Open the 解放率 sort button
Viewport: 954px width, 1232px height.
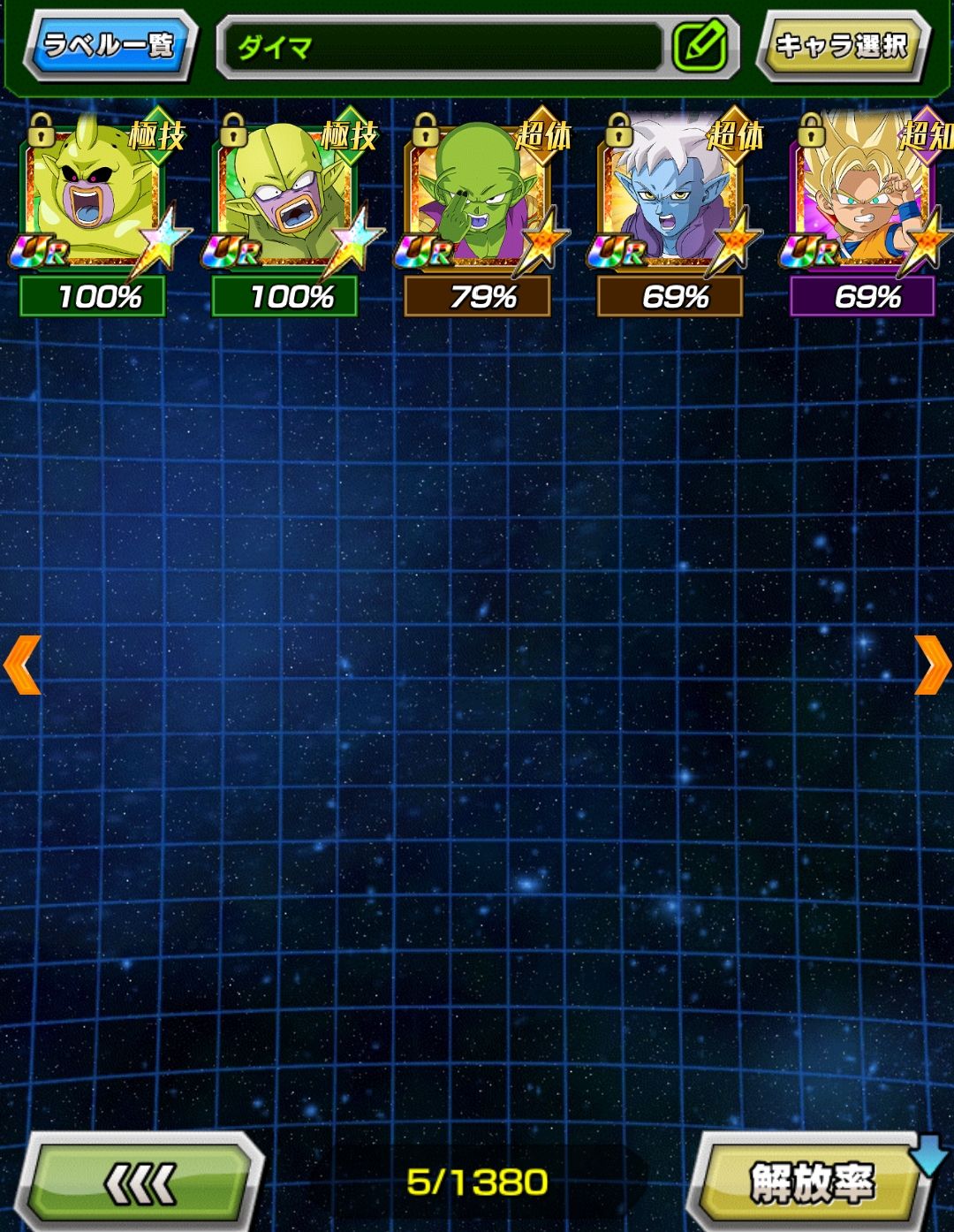[811, 1183]
